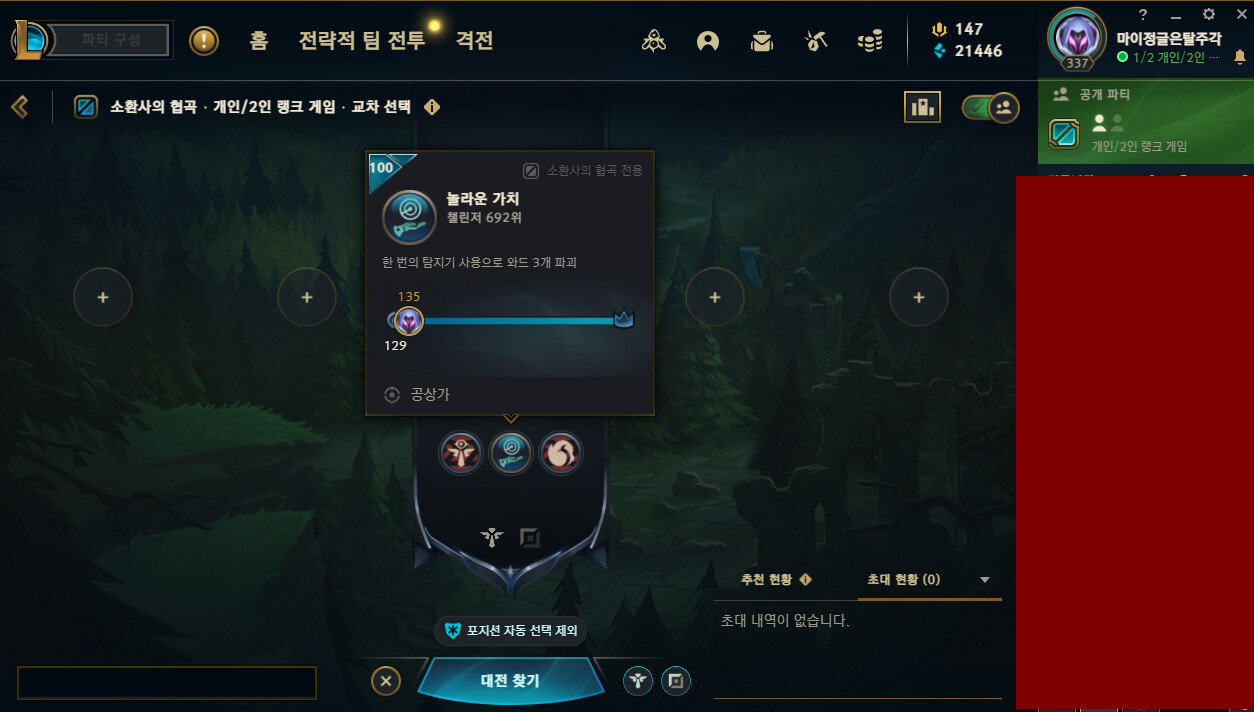The height and width of the screenshot is (712, 1254).
Task: Select the 초대 현황 (0) tab
Action: pyautogui.click(x=903, y=580)
